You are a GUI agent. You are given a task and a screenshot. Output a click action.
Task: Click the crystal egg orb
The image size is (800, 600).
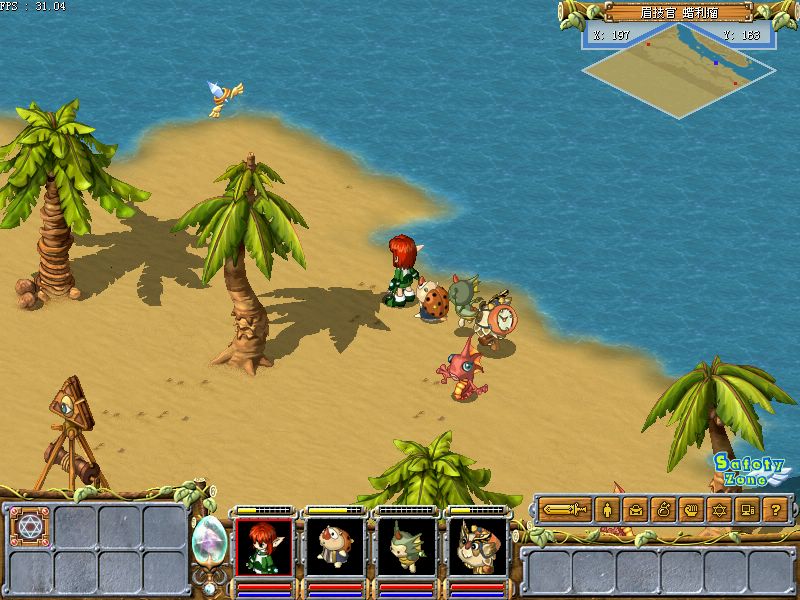(209, 541)
